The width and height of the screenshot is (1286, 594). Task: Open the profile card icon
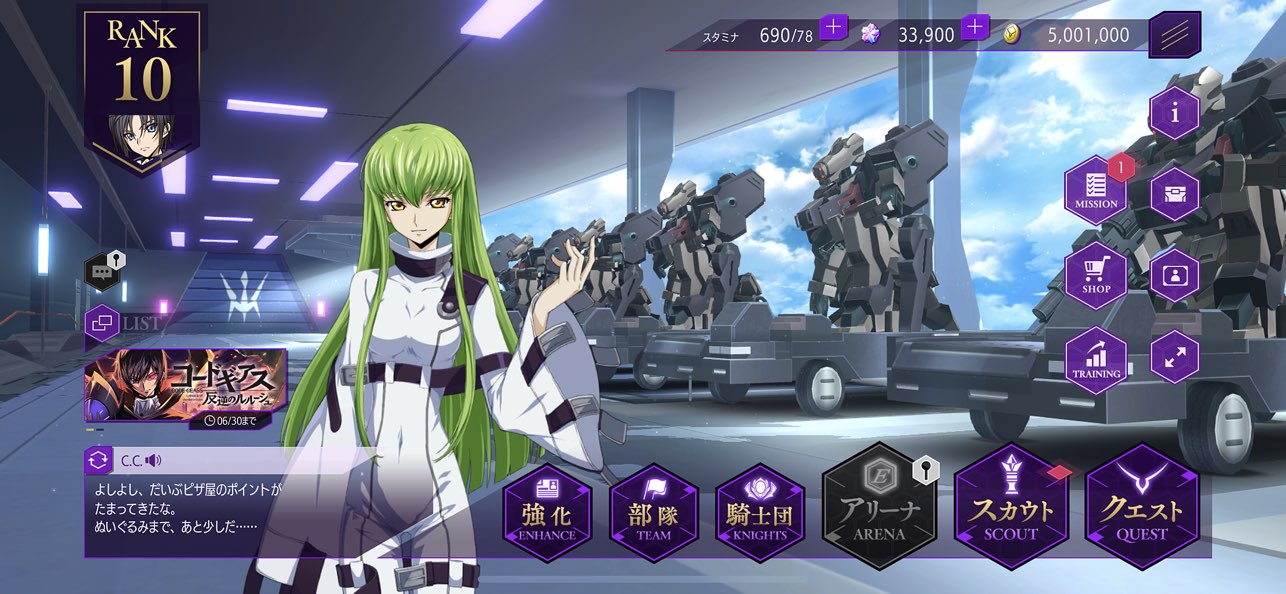[1175, 274]
